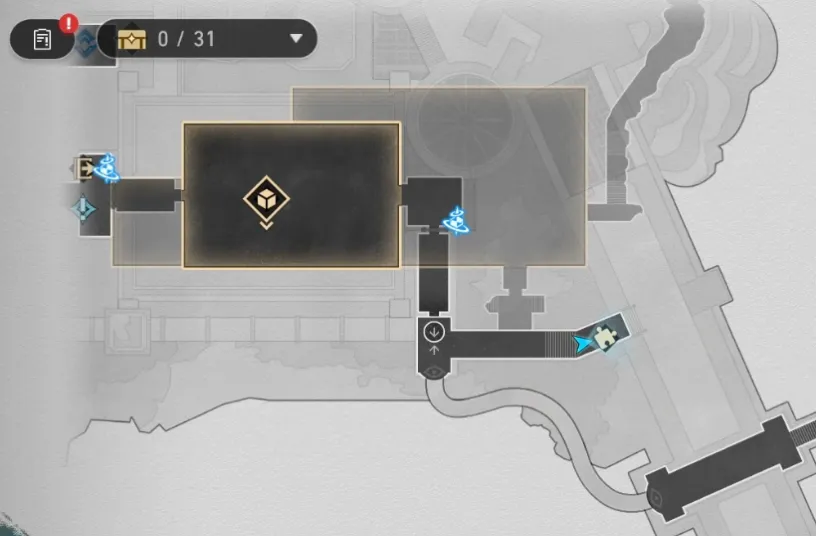Choose the Space Anchor below the central room

[458, 218]
